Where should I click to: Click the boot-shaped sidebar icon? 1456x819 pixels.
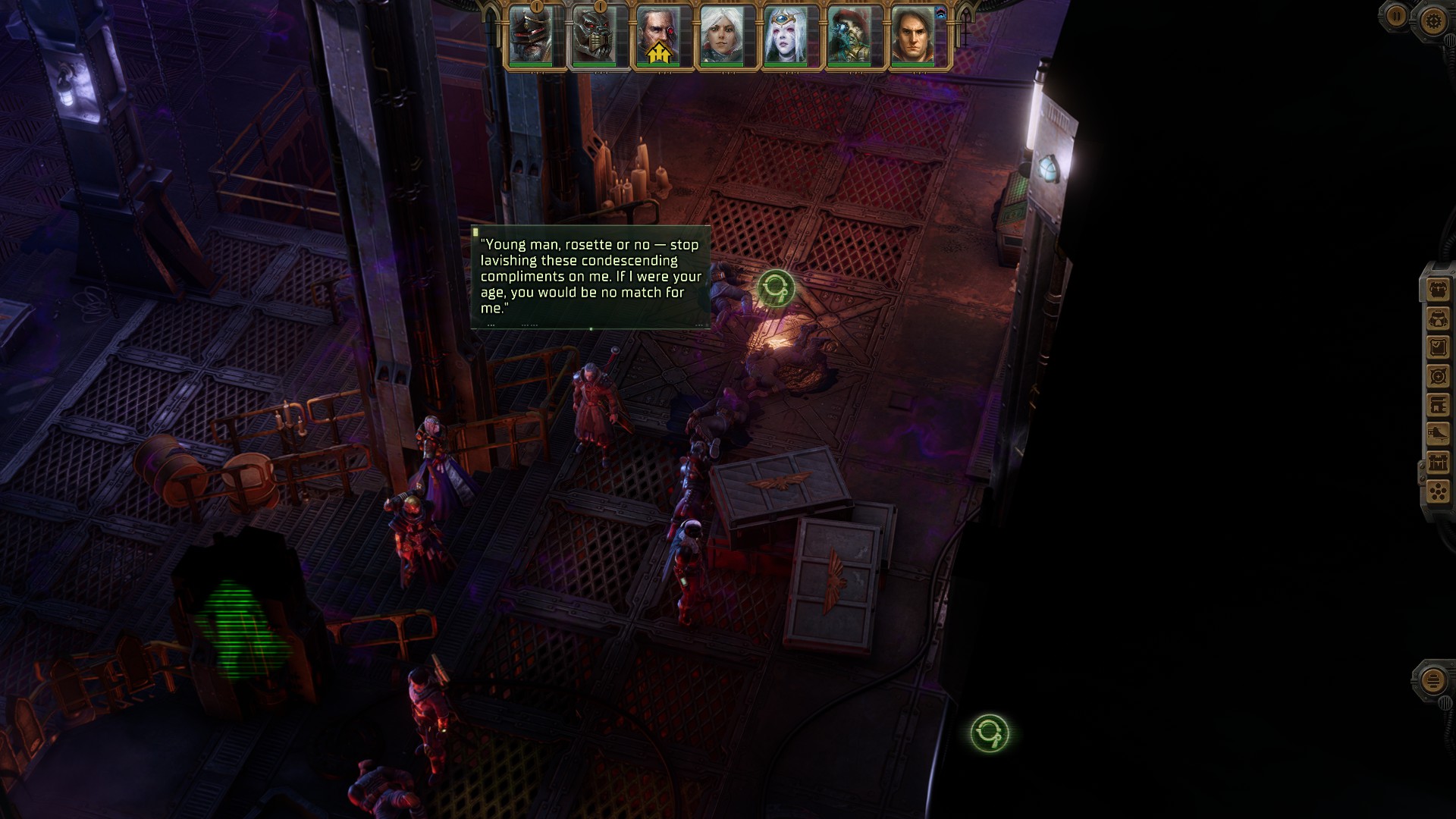click(1438, 434)
